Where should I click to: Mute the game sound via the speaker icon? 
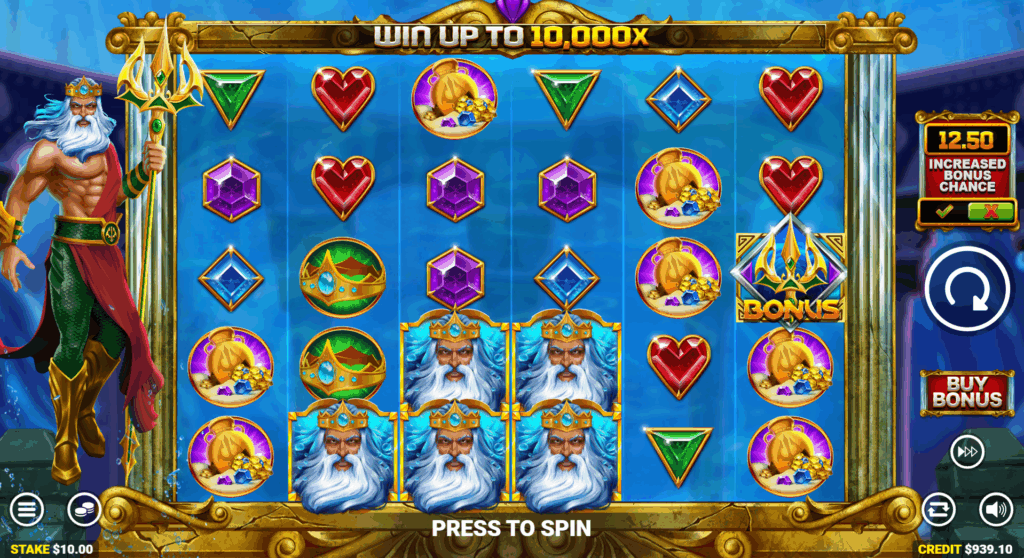pos(994,509)
